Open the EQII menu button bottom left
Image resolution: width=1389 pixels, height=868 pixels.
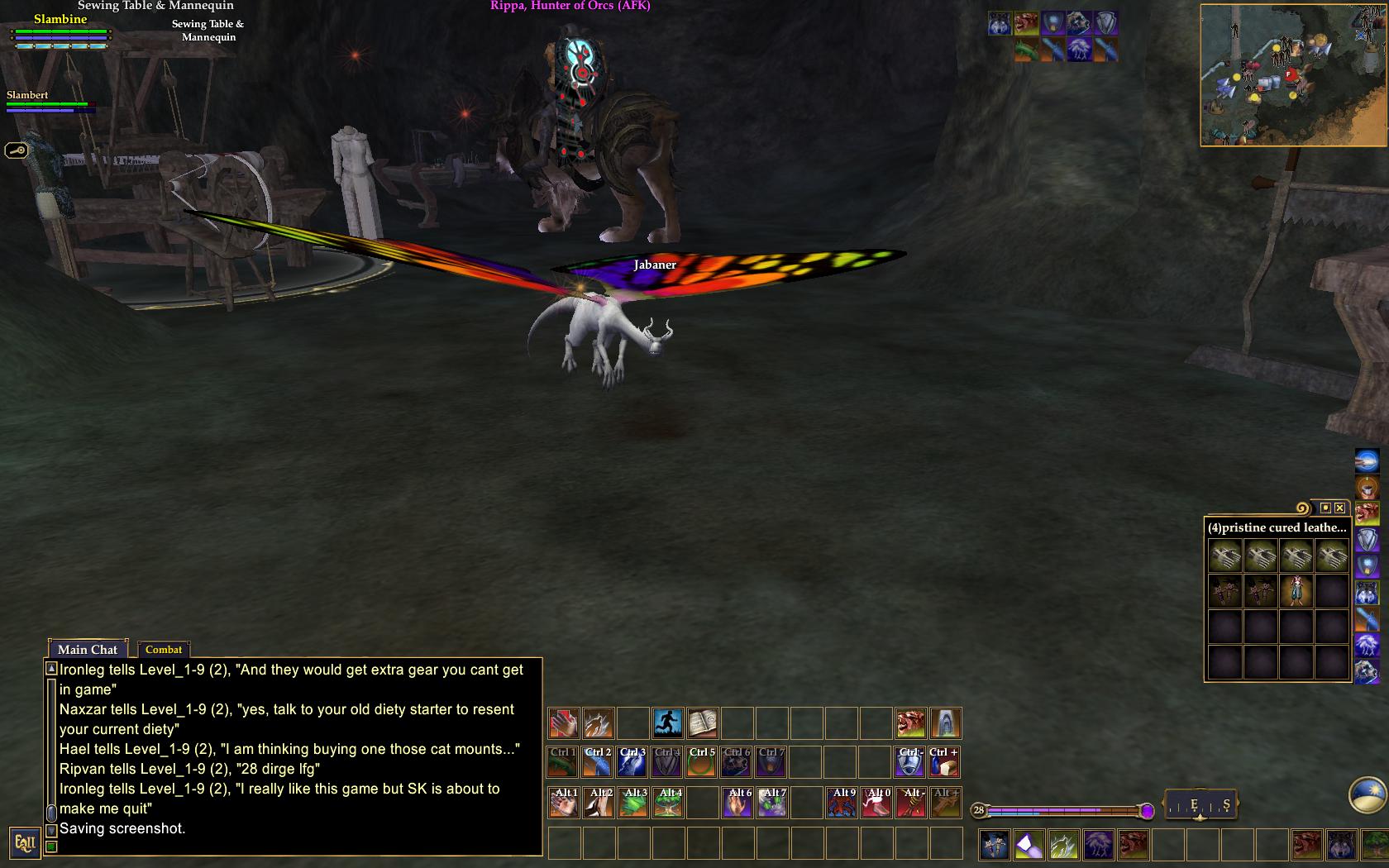click(27, 843)
